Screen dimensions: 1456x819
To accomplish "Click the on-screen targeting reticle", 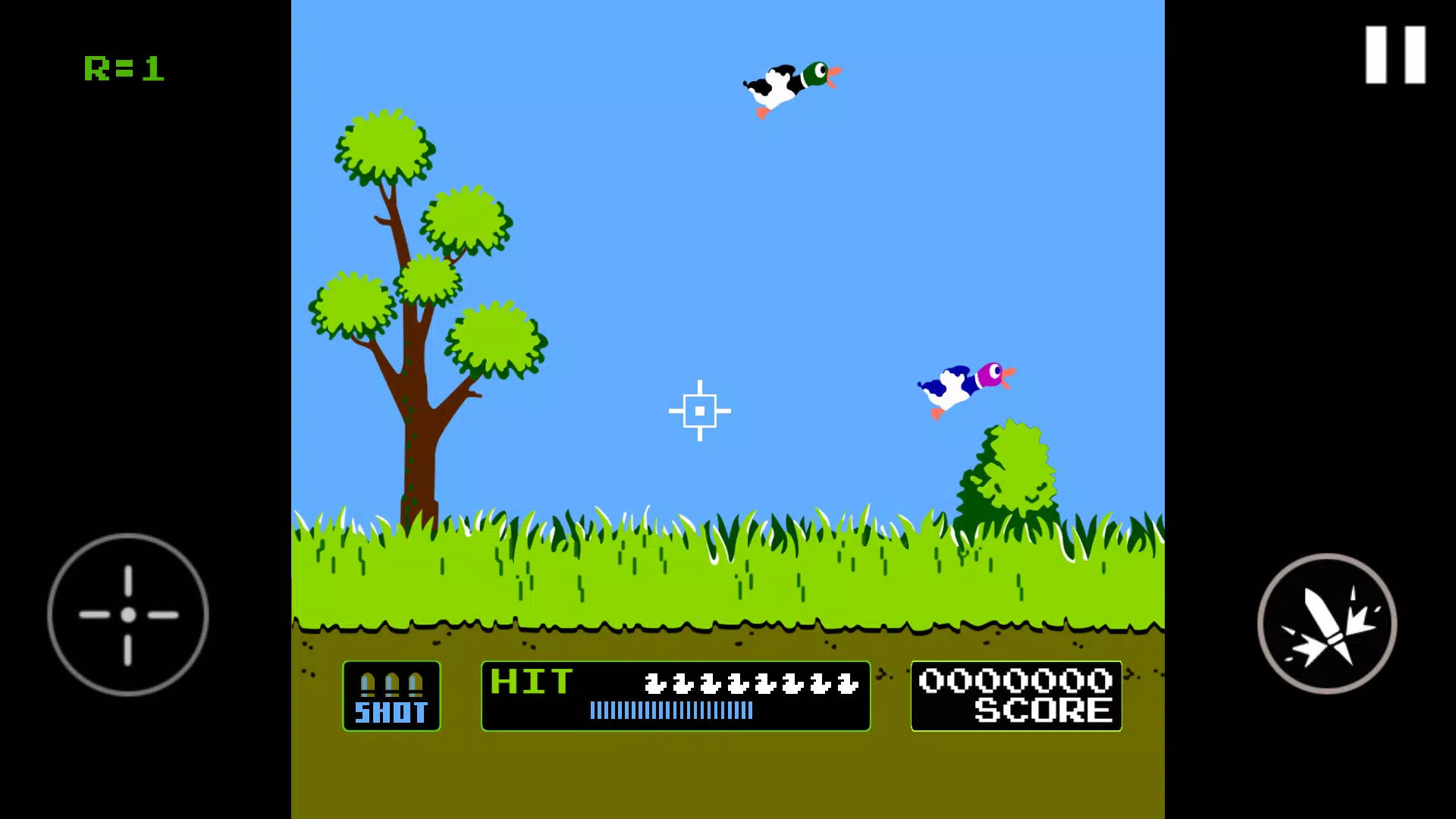I will pos(699,409).
